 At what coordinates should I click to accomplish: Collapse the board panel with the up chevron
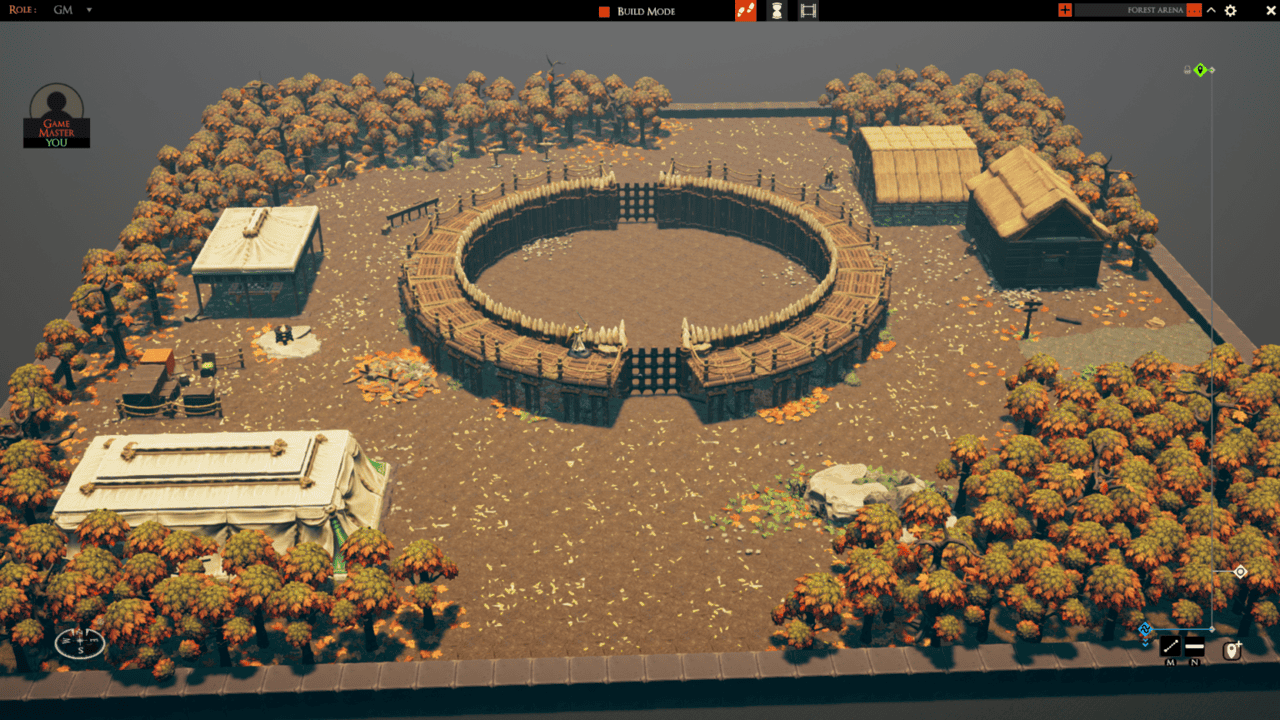pos(1211,10)
